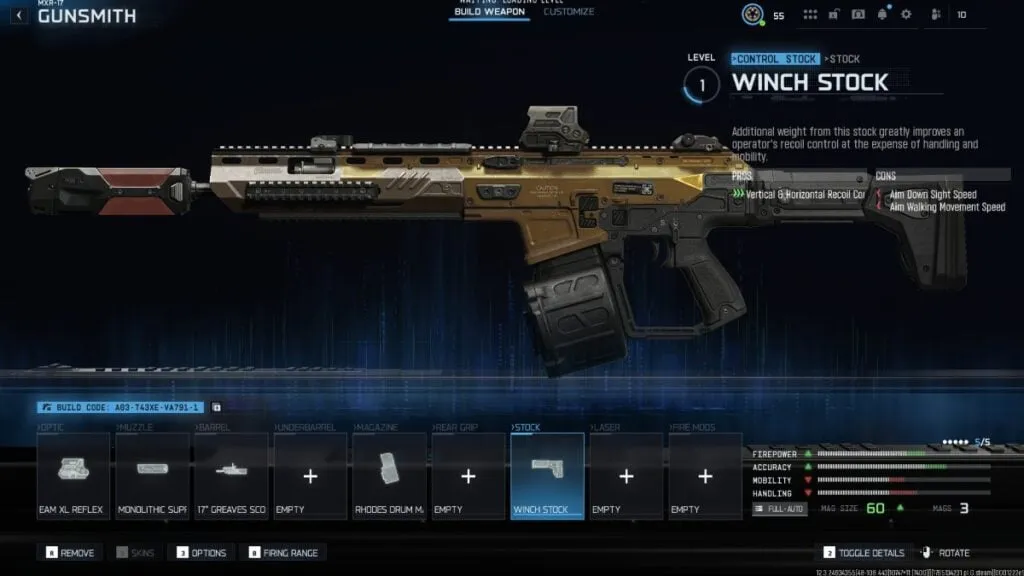Open the Options button
Viewport: 1024px width, 576px height.
(x=202, y=553)
